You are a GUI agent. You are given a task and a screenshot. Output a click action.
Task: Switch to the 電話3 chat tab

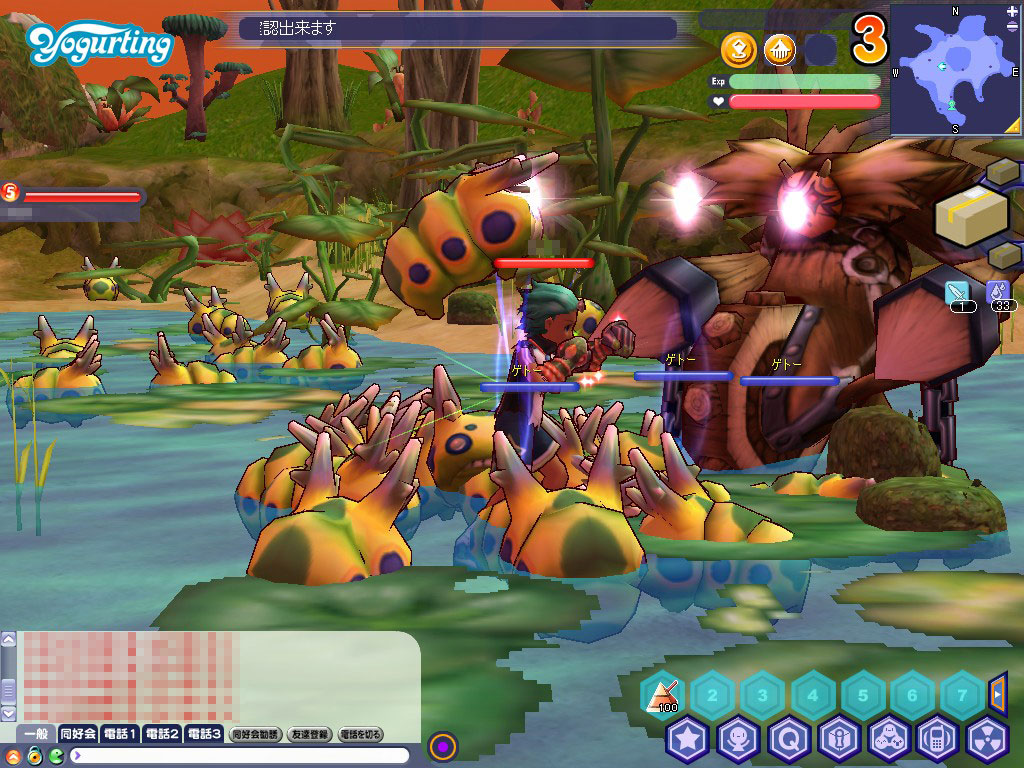click(x=203, y=734)
